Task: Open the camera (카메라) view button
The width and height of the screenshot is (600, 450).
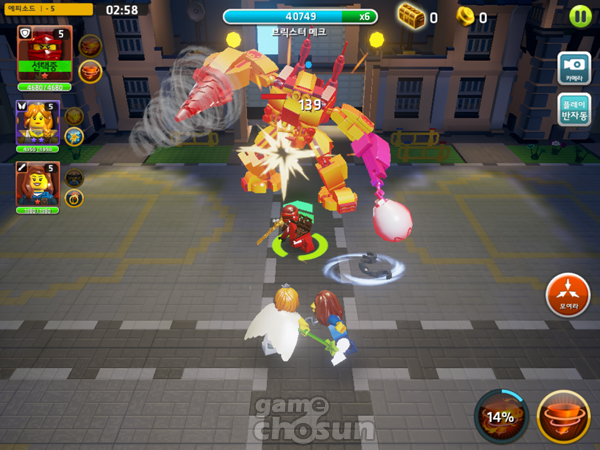Action: point(574,69)
